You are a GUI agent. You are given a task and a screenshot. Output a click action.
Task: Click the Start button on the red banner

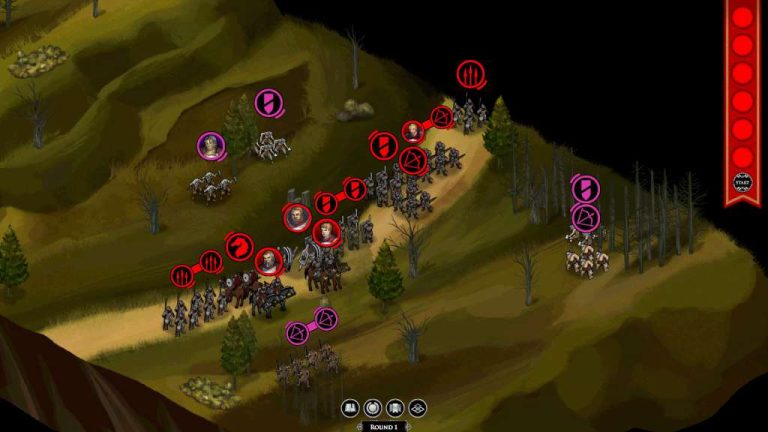point(742,184)
